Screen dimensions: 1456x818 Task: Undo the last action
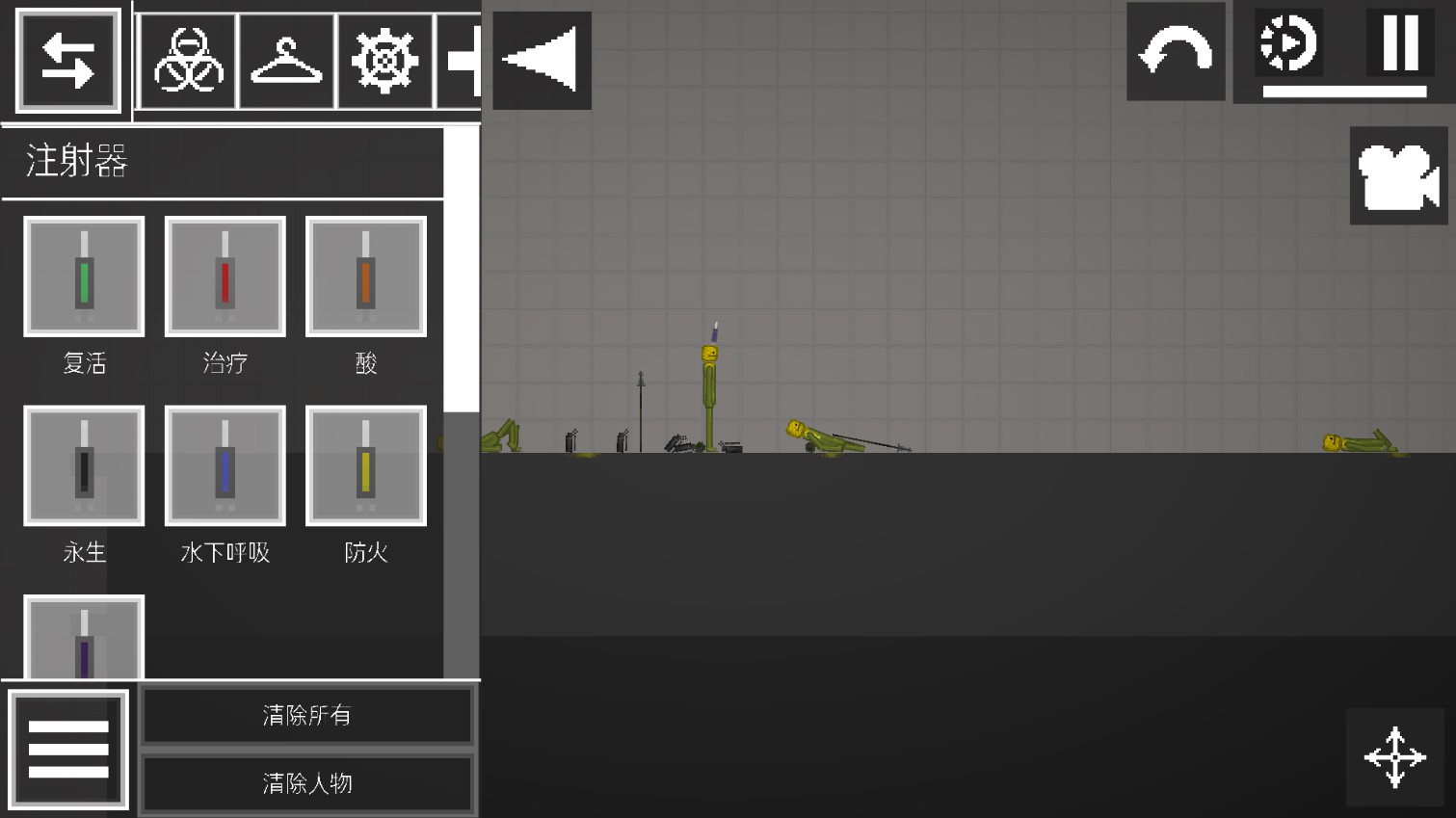click(1176, 51)
